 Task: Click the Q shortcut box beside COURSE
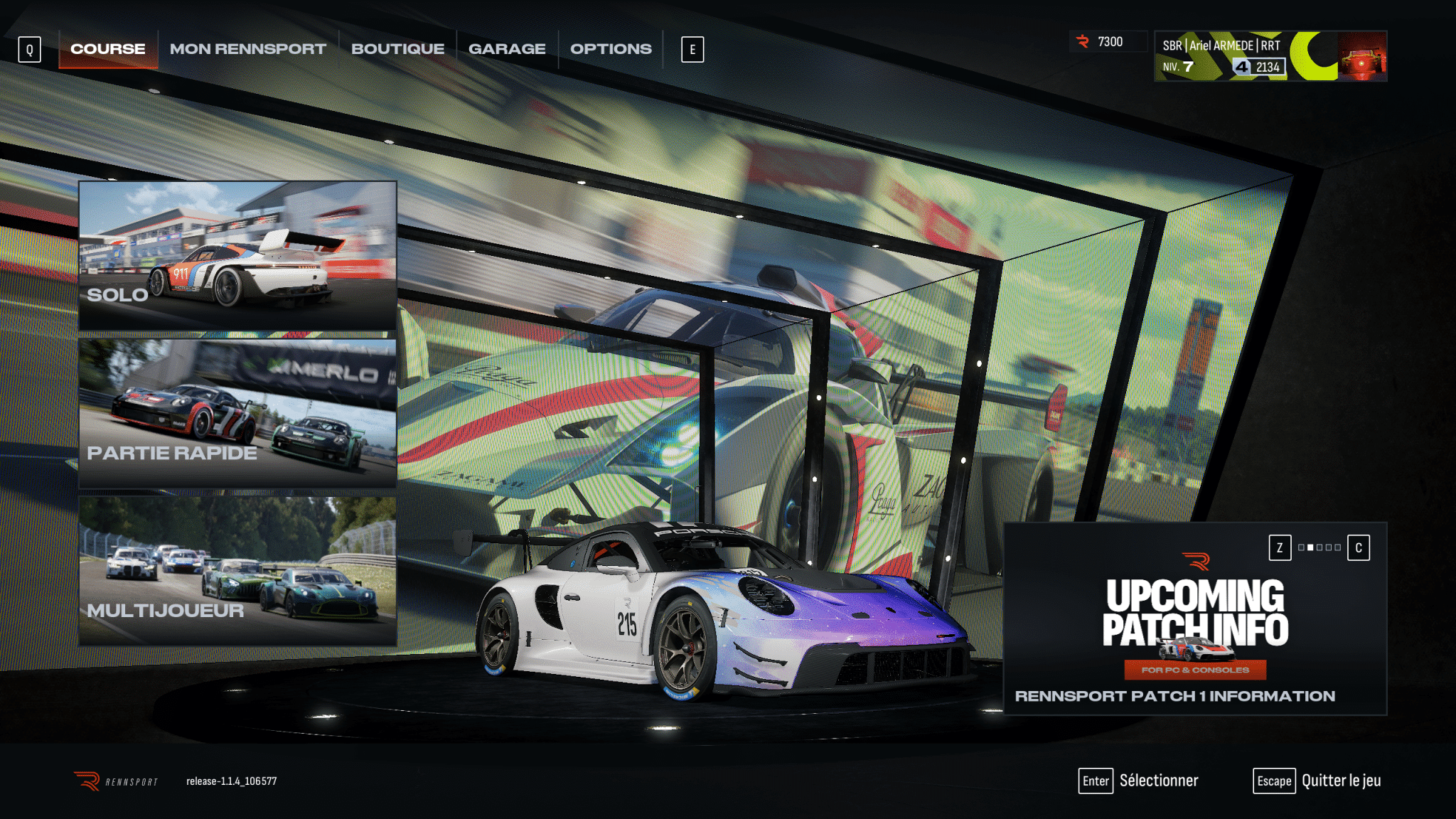[29, 50]
